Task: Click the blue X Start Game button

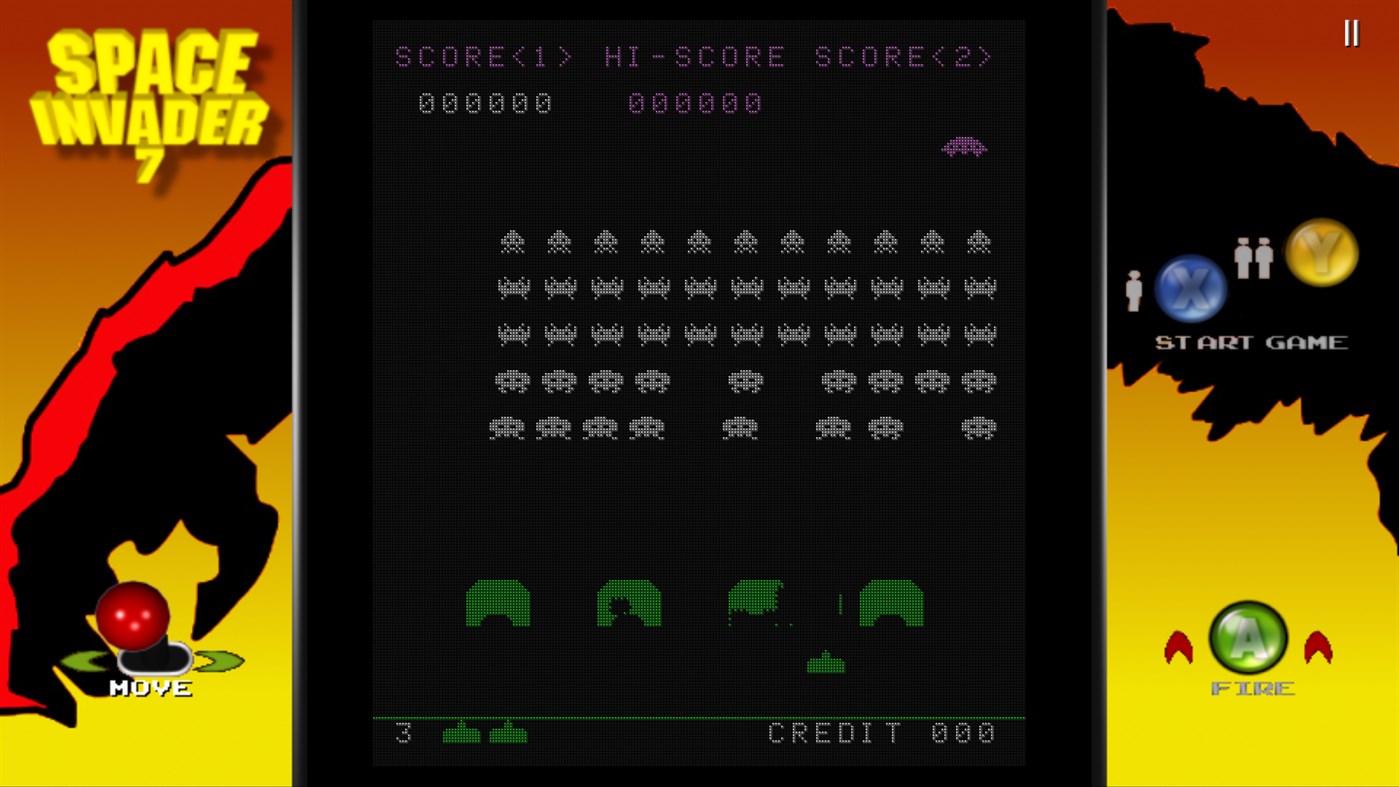Action: coord(1190,289)
